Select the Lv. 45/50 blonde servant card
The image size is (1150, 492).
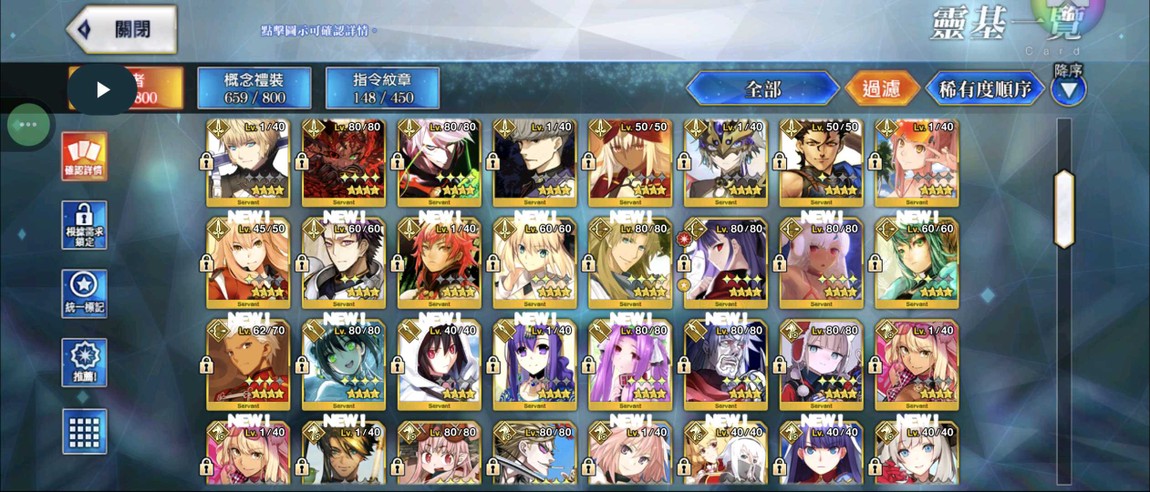tap(248, 262)
